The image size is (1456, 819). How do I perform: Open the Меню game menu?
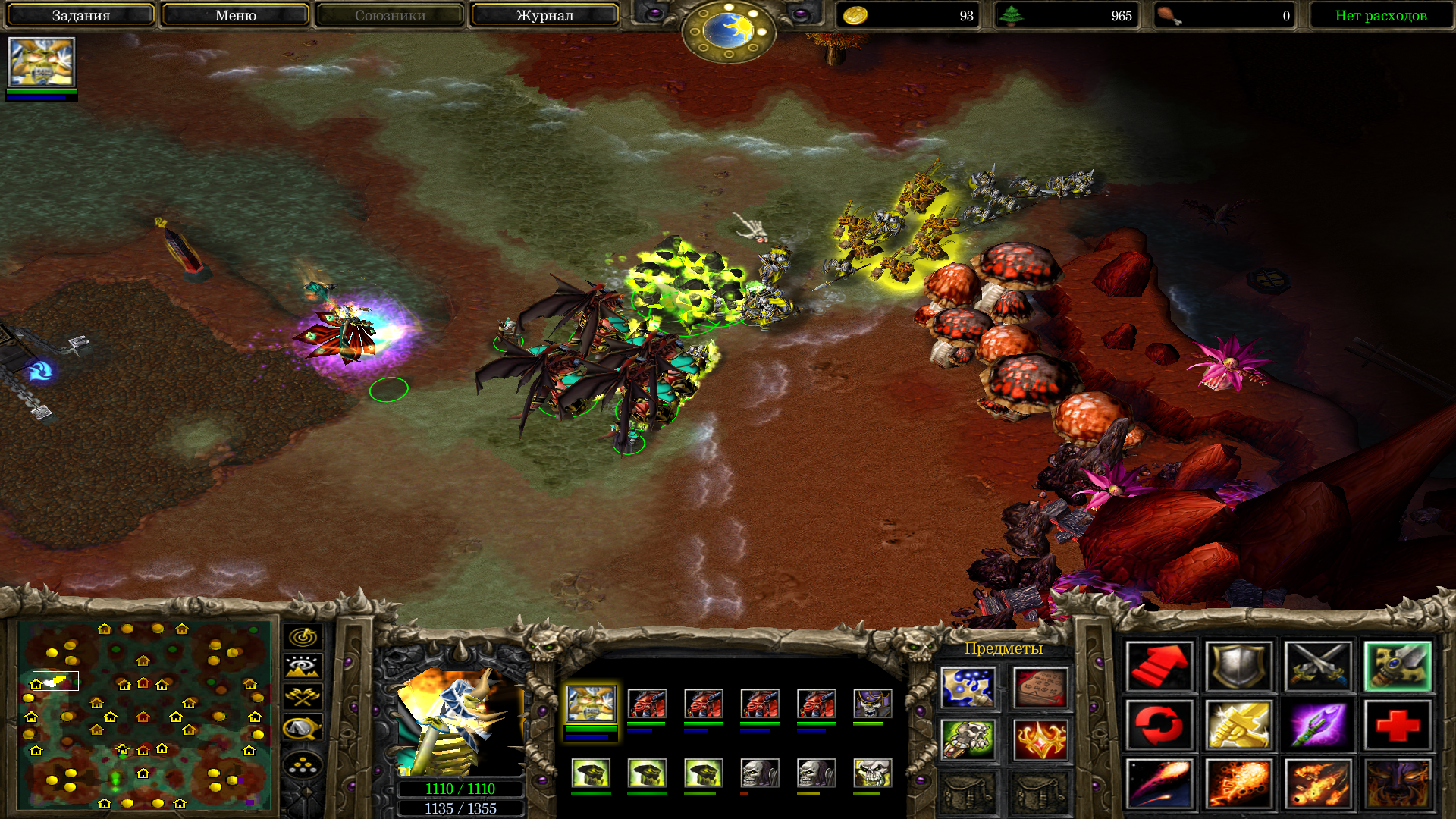pyautogui.click(x=235, y=15)
